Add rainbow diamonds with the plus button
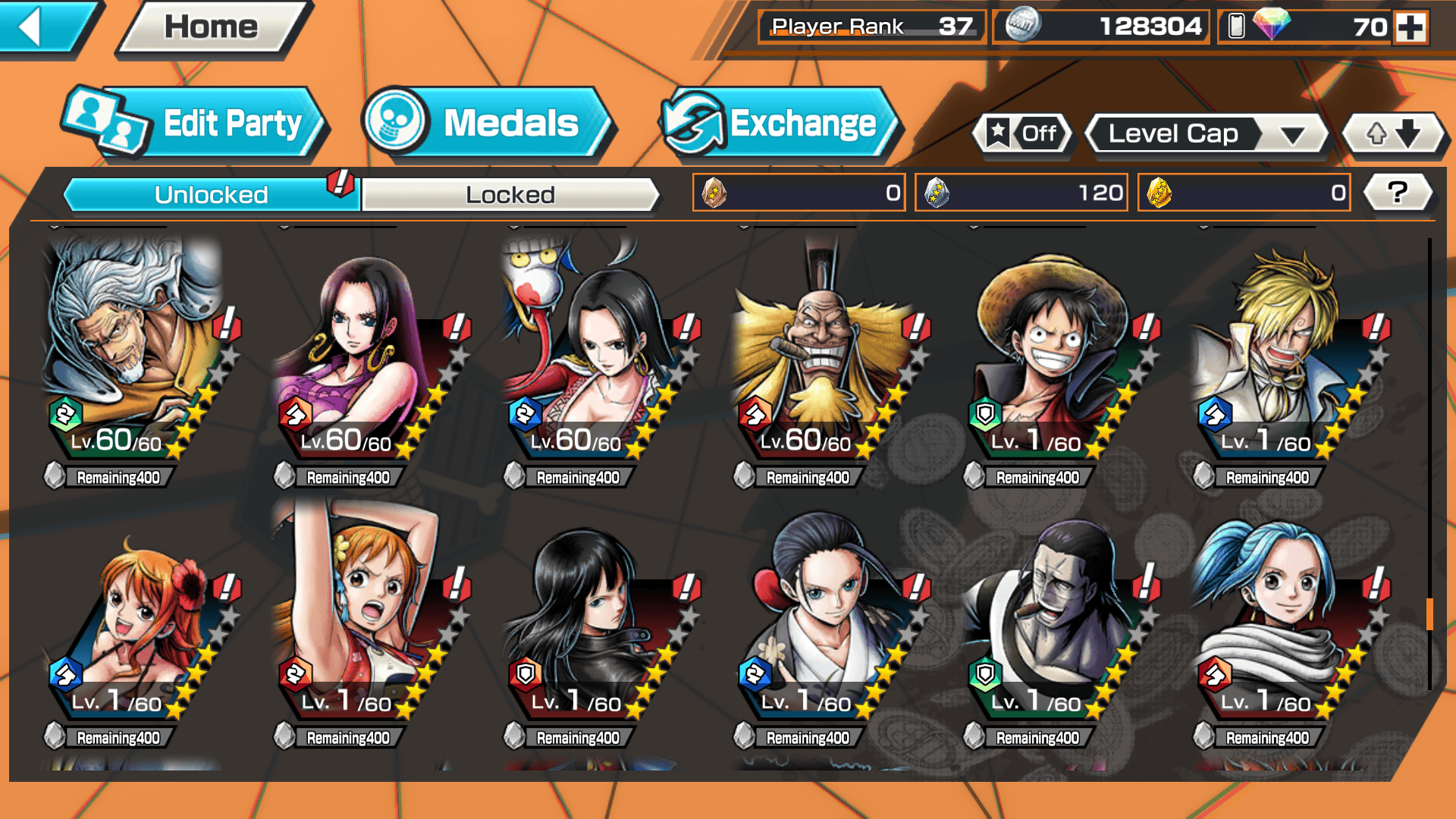 tap(1410, 27)
